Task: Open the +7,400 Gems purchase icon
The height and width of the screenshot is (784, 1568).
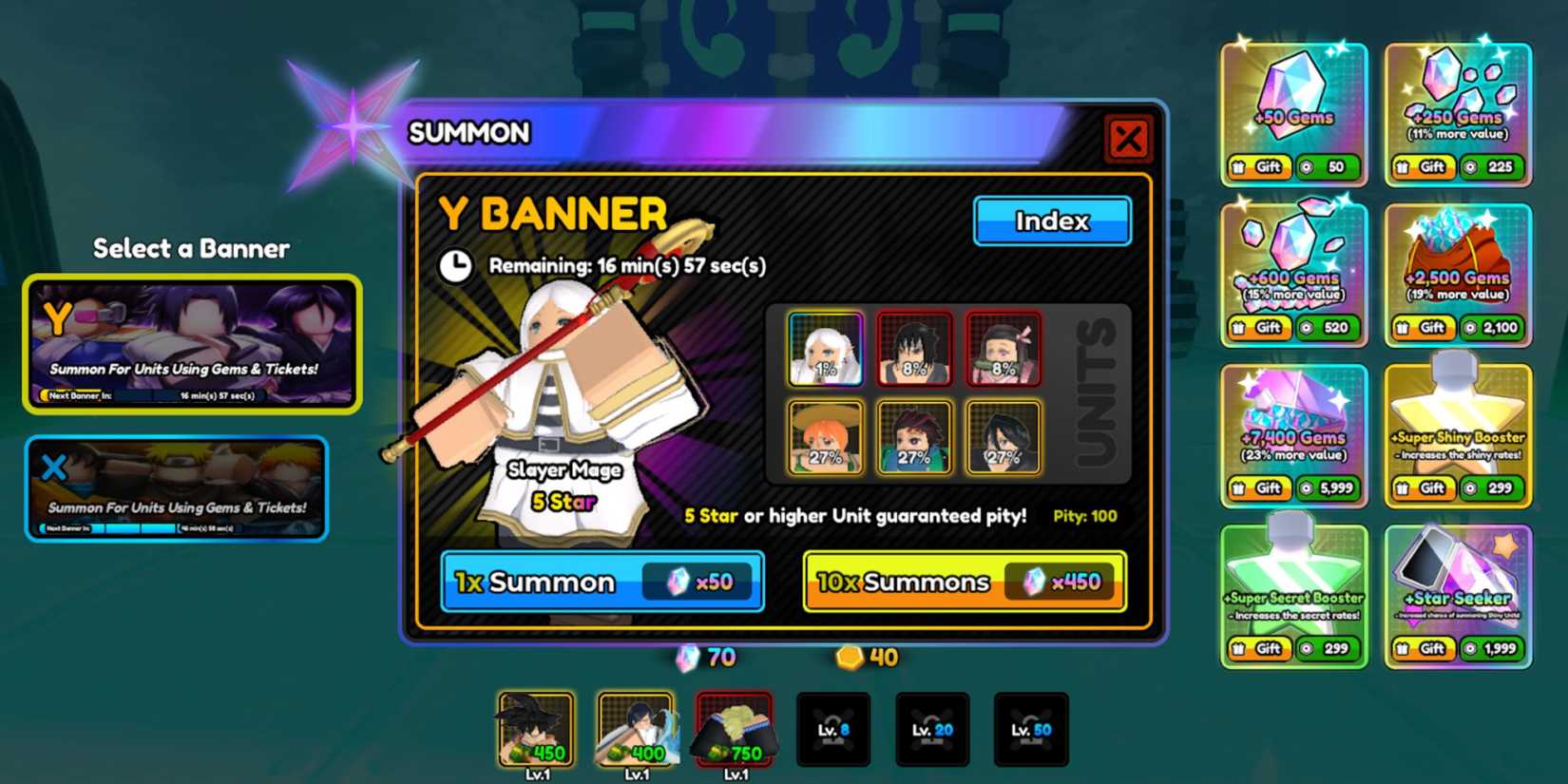Action: 1292,428
